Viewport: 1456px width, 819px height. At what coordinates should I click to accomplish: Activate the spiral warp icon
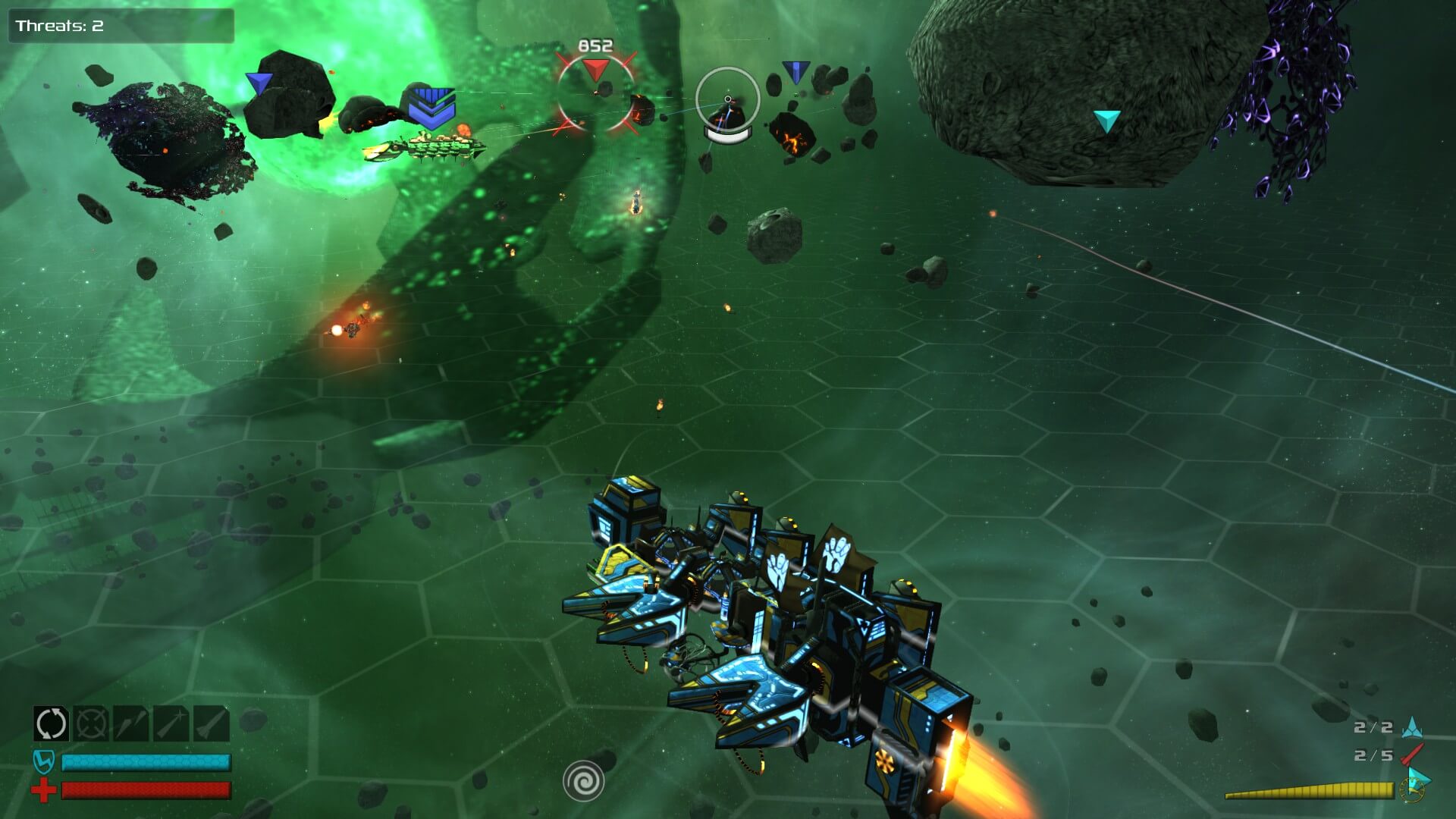pos(583,780)
